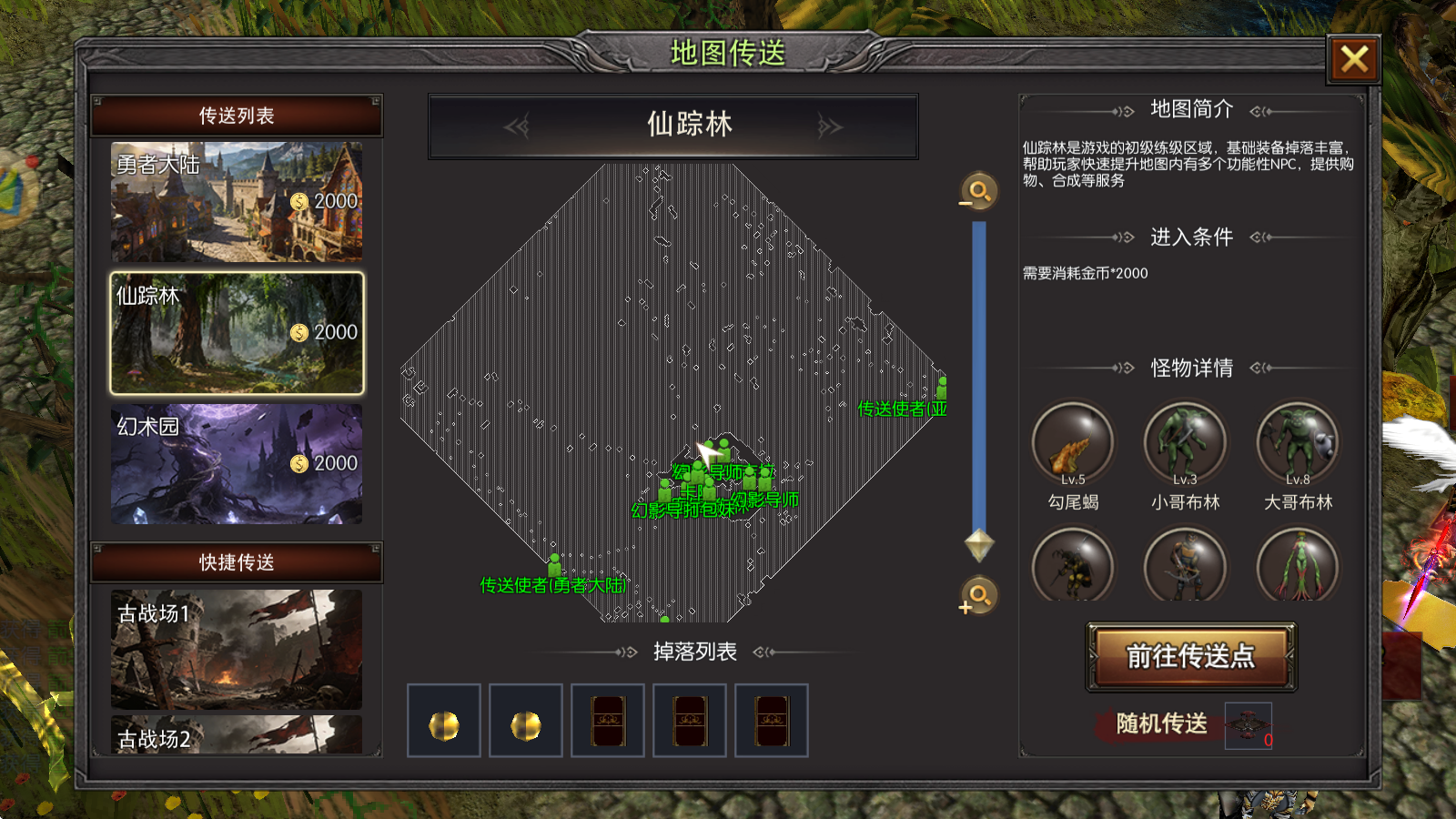Viewport: 1456px width, 819px height.
Task: Click the Lv.8 大哥布林 monster icon
Action: click(1297, 440)
